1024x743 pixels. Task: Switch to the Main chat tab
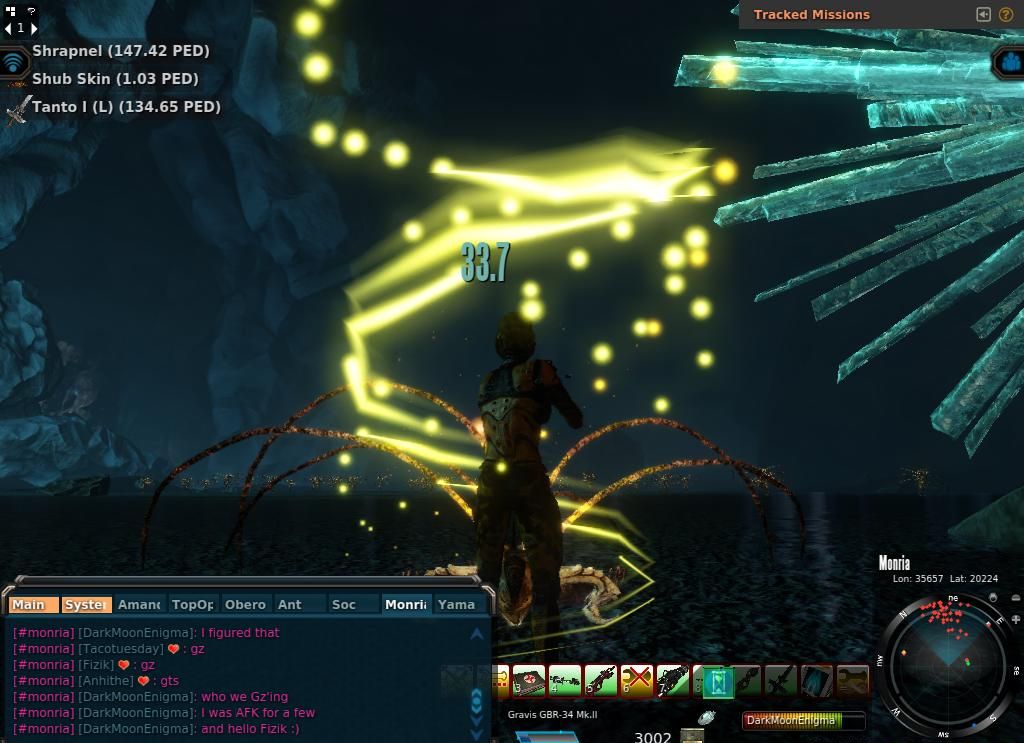point(30,604)
